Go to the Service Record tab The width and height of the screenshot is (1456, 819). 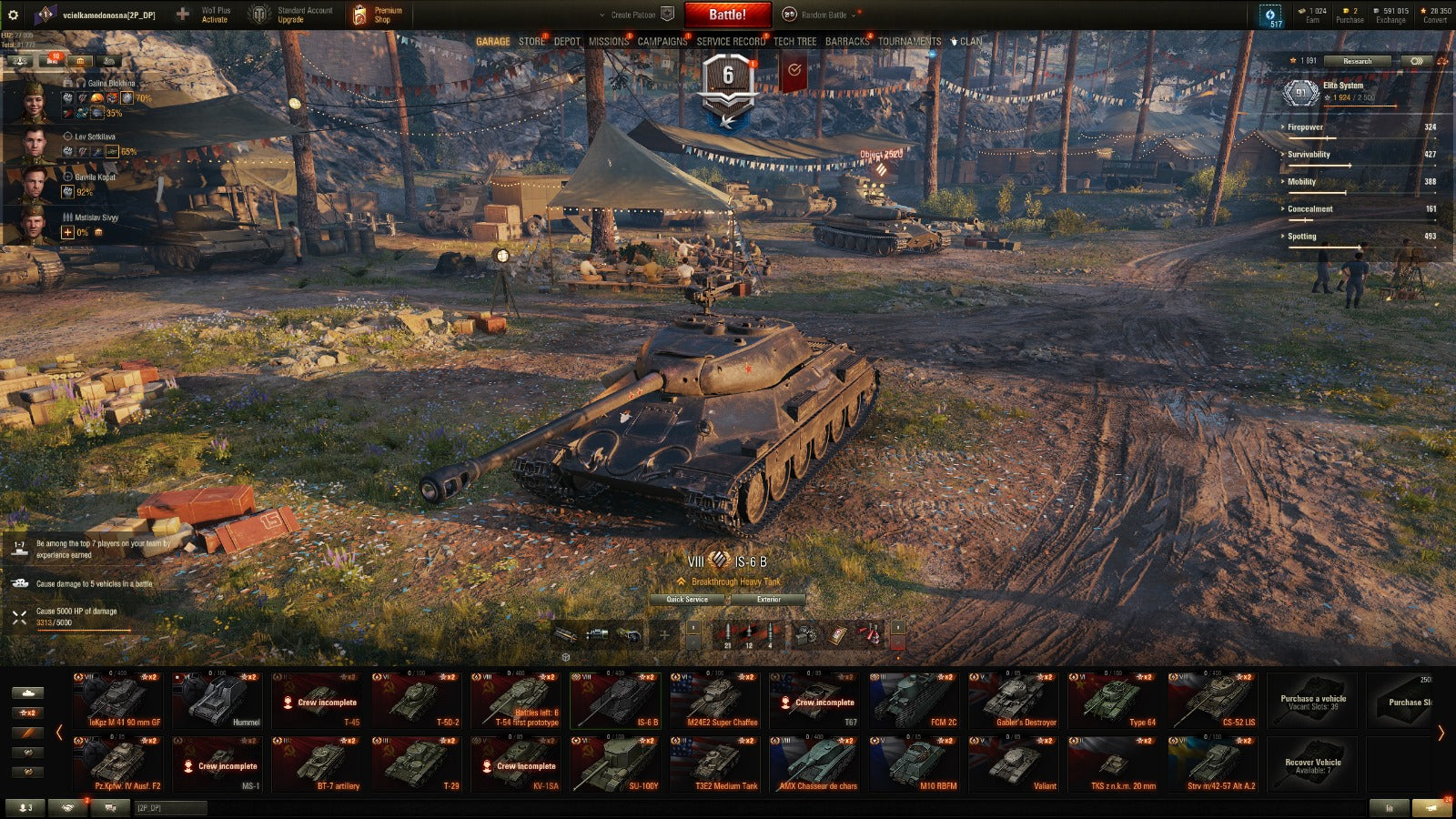click(731, 42)
